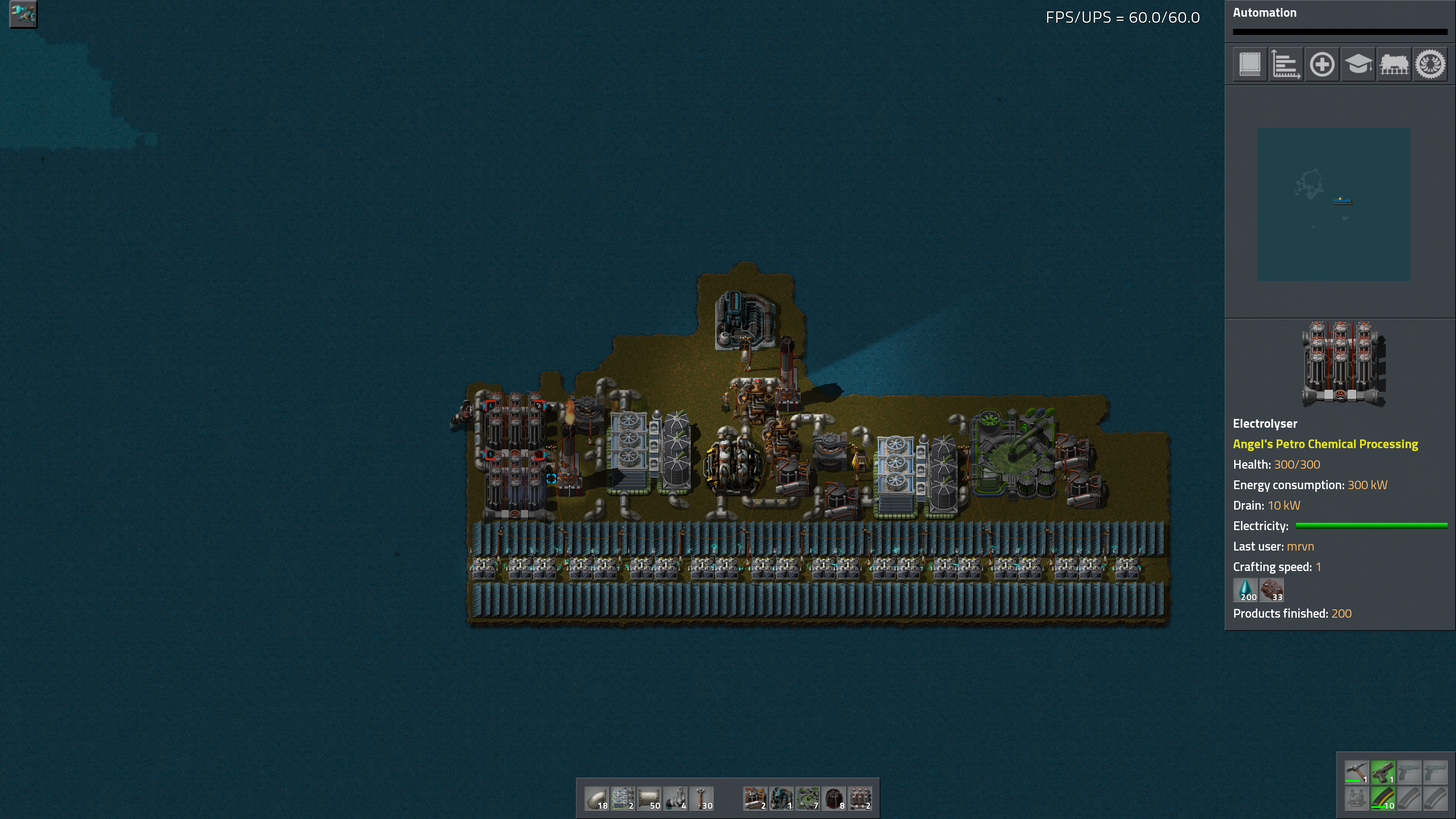Click the yellow-striped ammo magazine slot

pos(1382,799)
